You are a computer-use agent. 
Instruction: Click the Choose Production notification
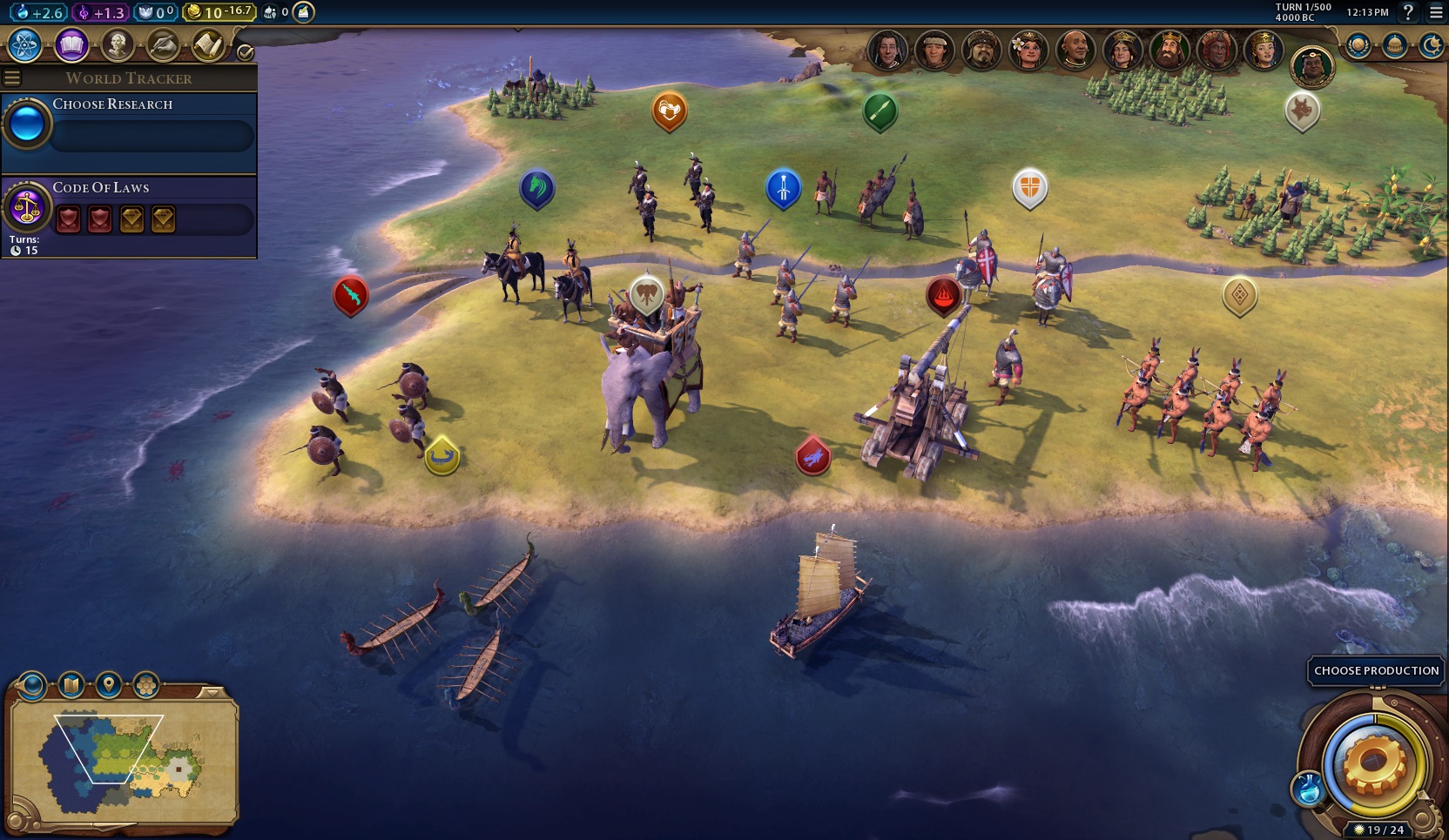[1376, 670]
